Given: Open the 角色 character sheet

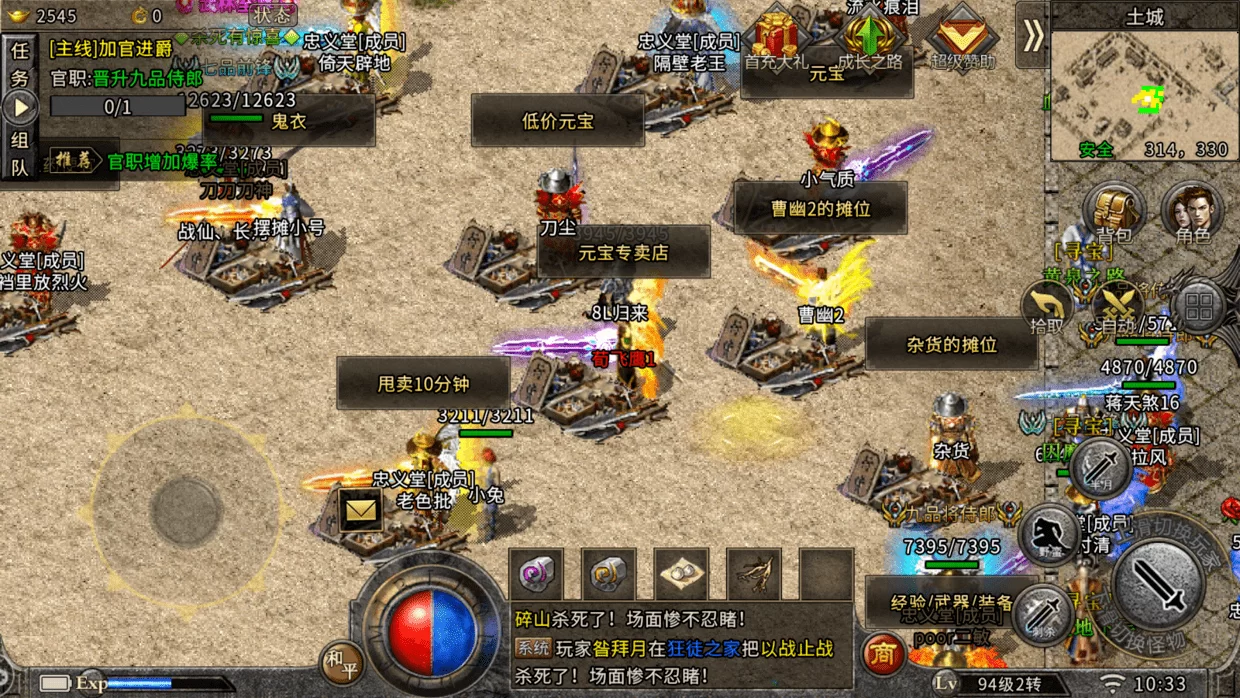Looking at the screenshot, I should (1193, 210).
